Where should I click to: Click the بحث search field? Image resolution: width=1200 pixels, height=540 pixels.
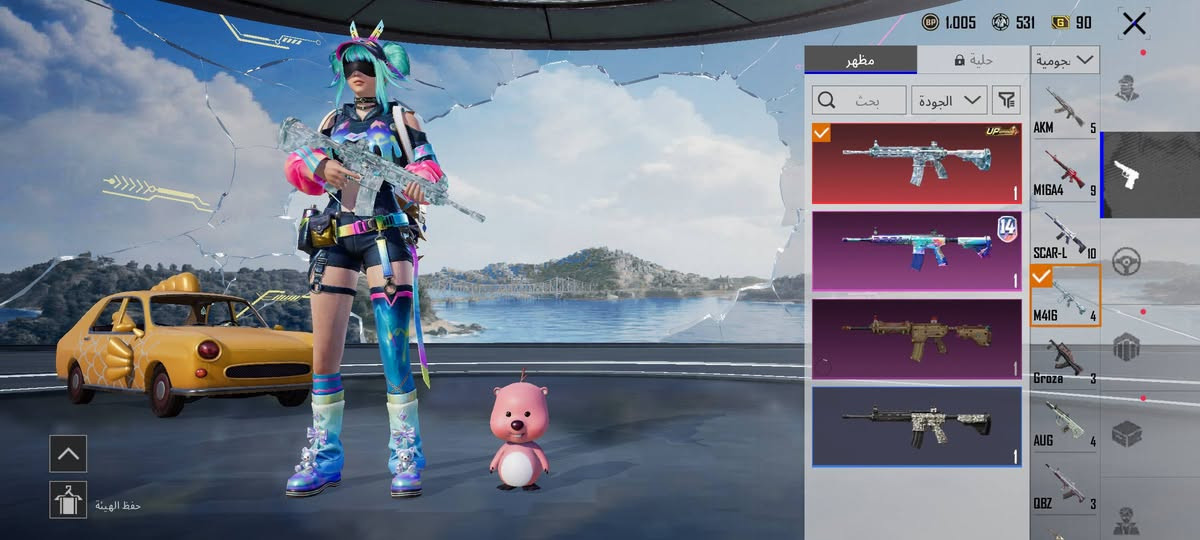[x=859, y=100]
